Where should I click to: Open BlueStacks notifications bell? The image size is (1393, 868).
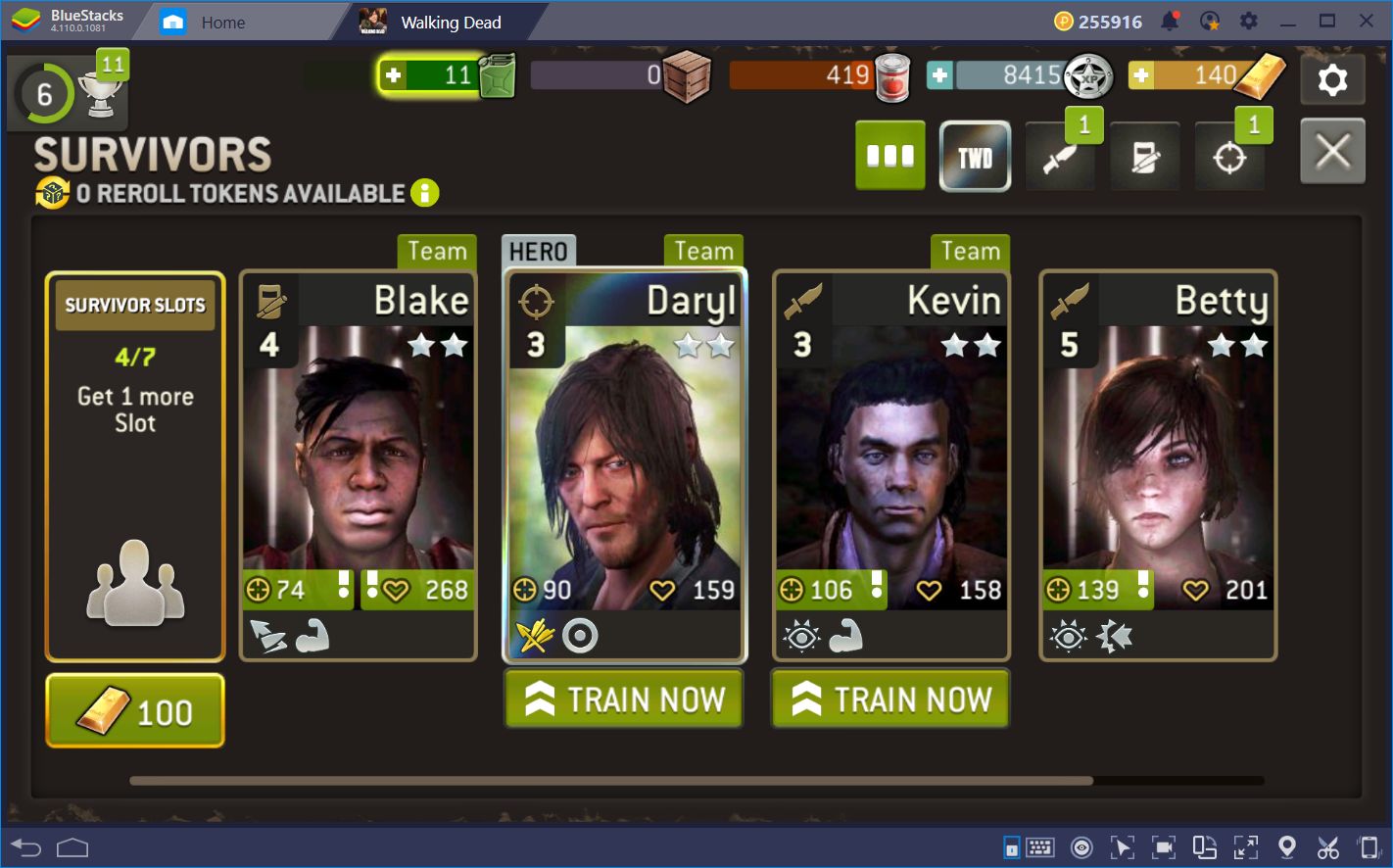(x=1170, y=22)
